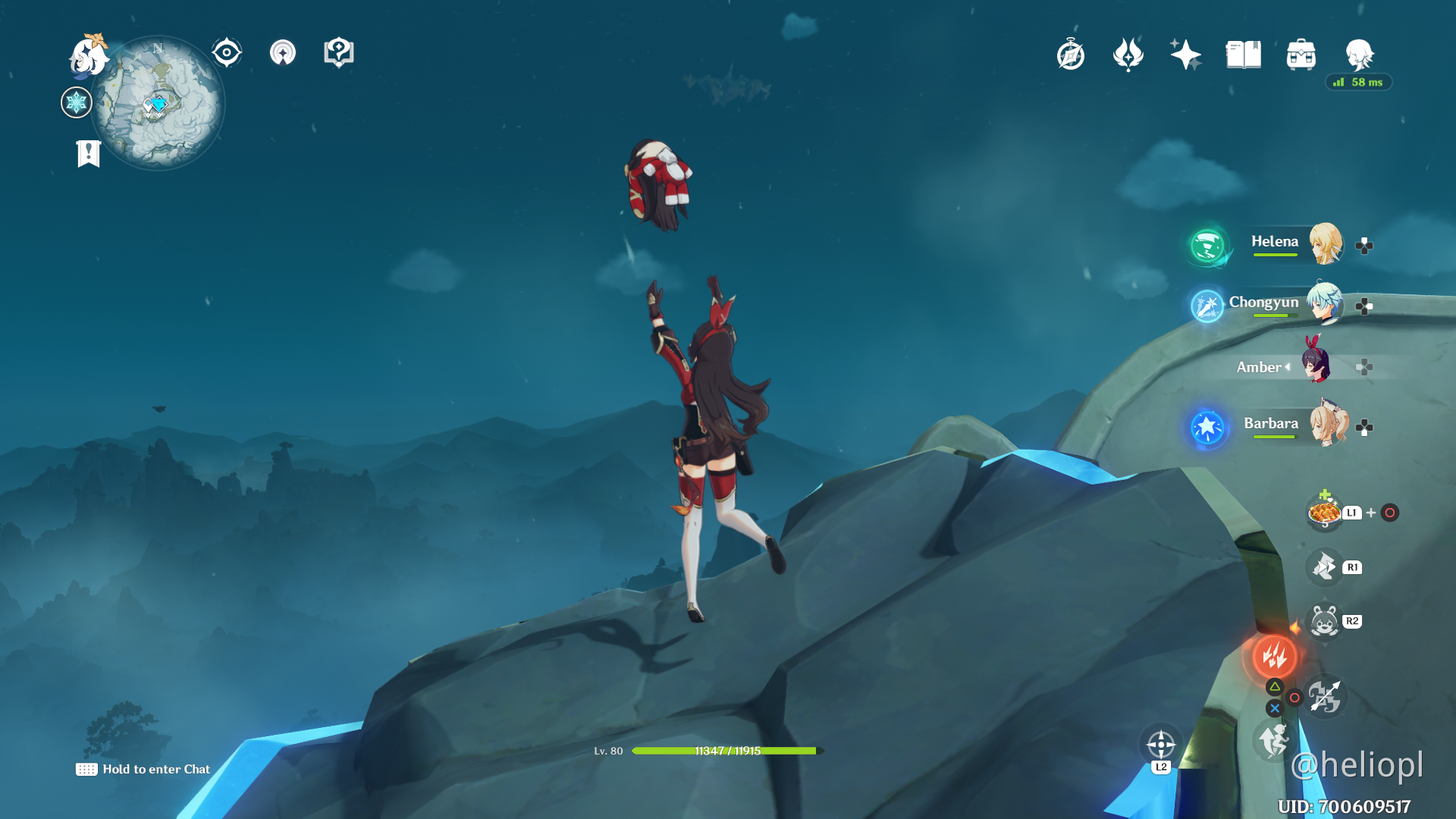Viewport: 1456px width, 819px height.
Task: Open the compass Adventurer Handbook icon
Action: [x=1071, y=55]
